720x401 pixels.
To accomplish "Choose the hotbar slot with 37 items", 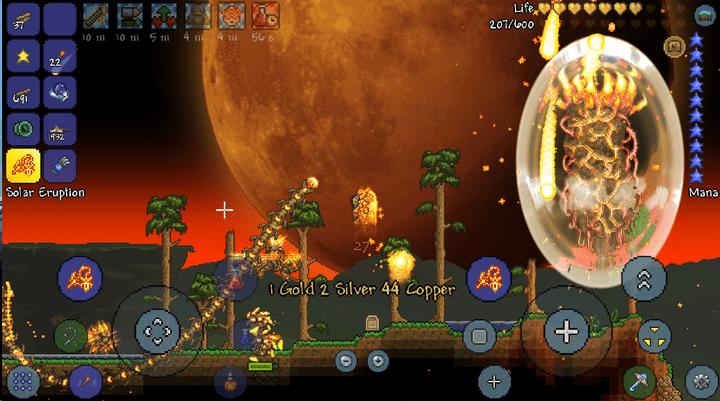I will 23,18.
